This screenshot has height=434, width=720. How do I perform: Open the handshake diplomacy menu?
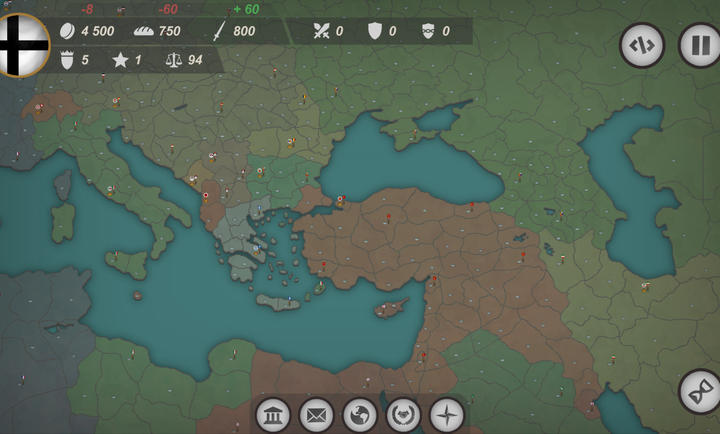click(x=403, y=414)
